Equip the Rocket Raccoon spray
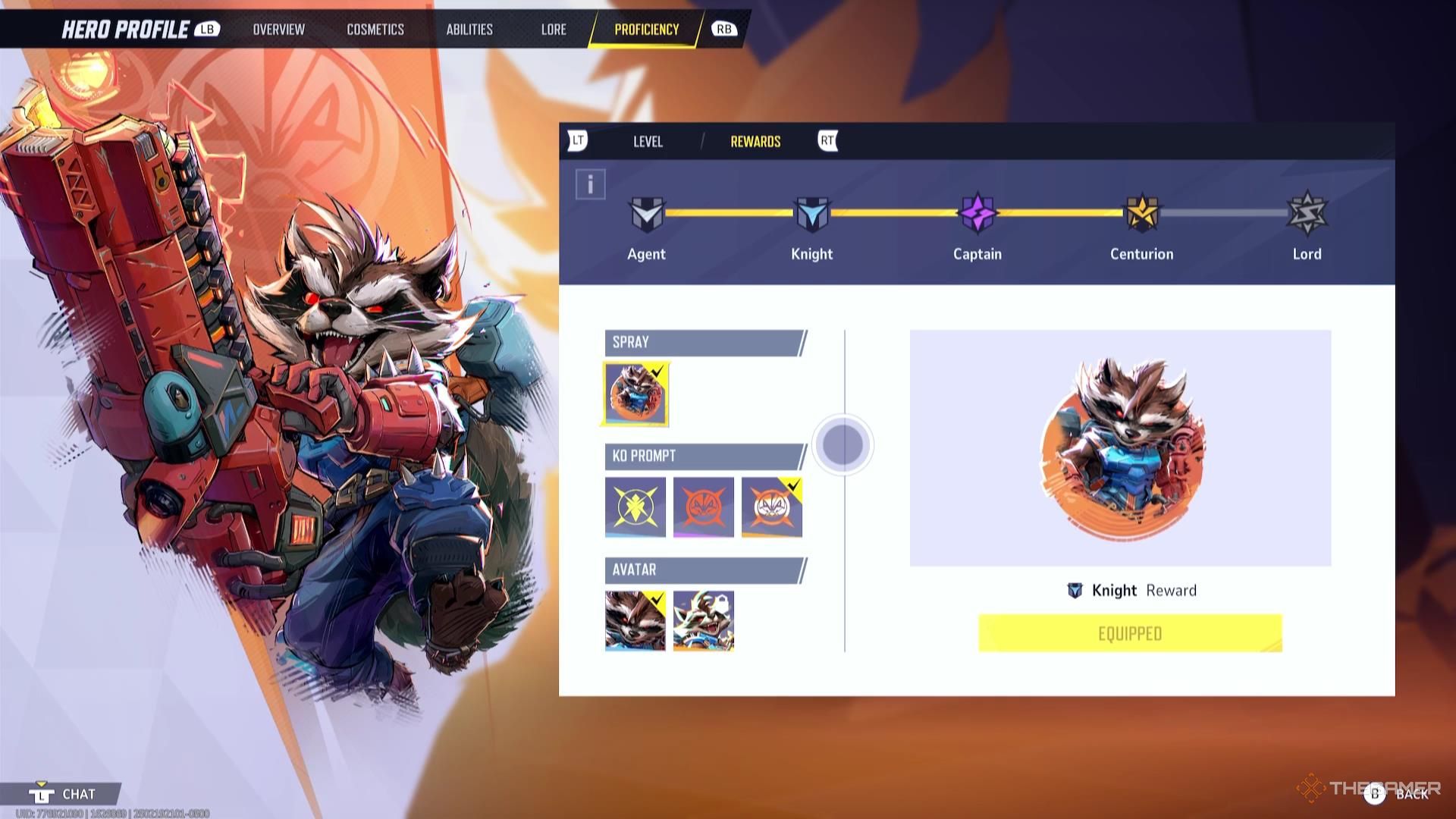Screen dimensions: 1456x819 point(635,393)
